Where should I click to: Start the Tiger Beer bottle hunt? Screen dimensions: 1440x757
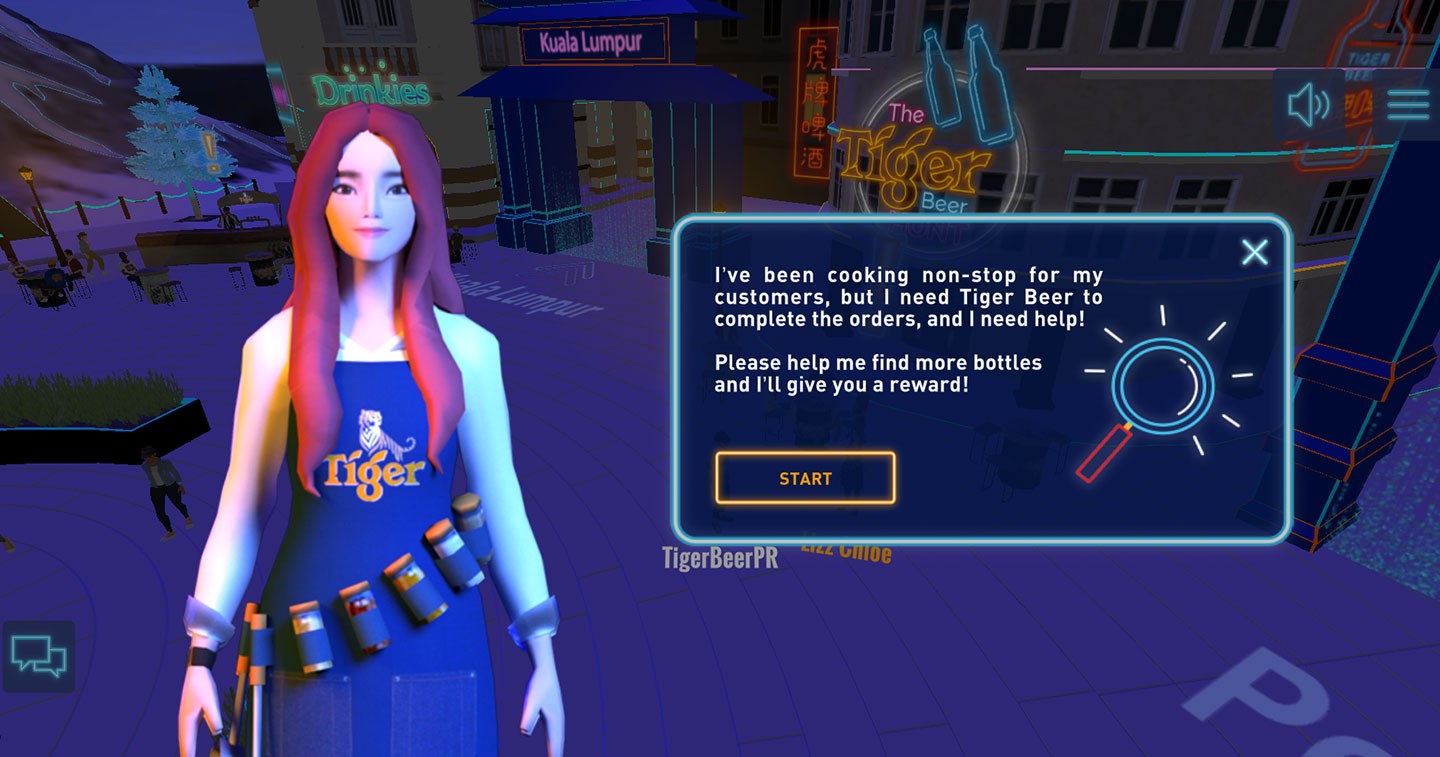coord(805,478)
